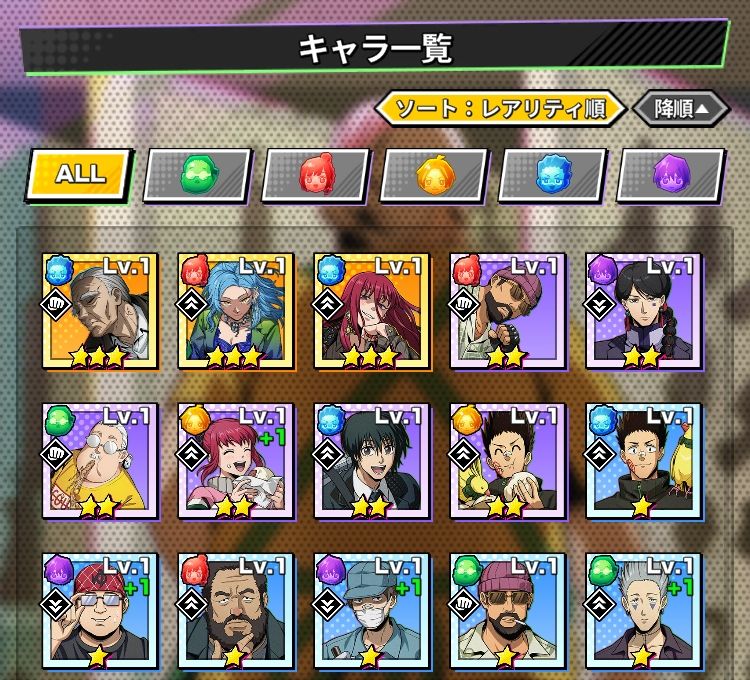The height and width of the screenshot is (680, 750).
Task: Select the ALL filter tab
Action: (80, 174)
